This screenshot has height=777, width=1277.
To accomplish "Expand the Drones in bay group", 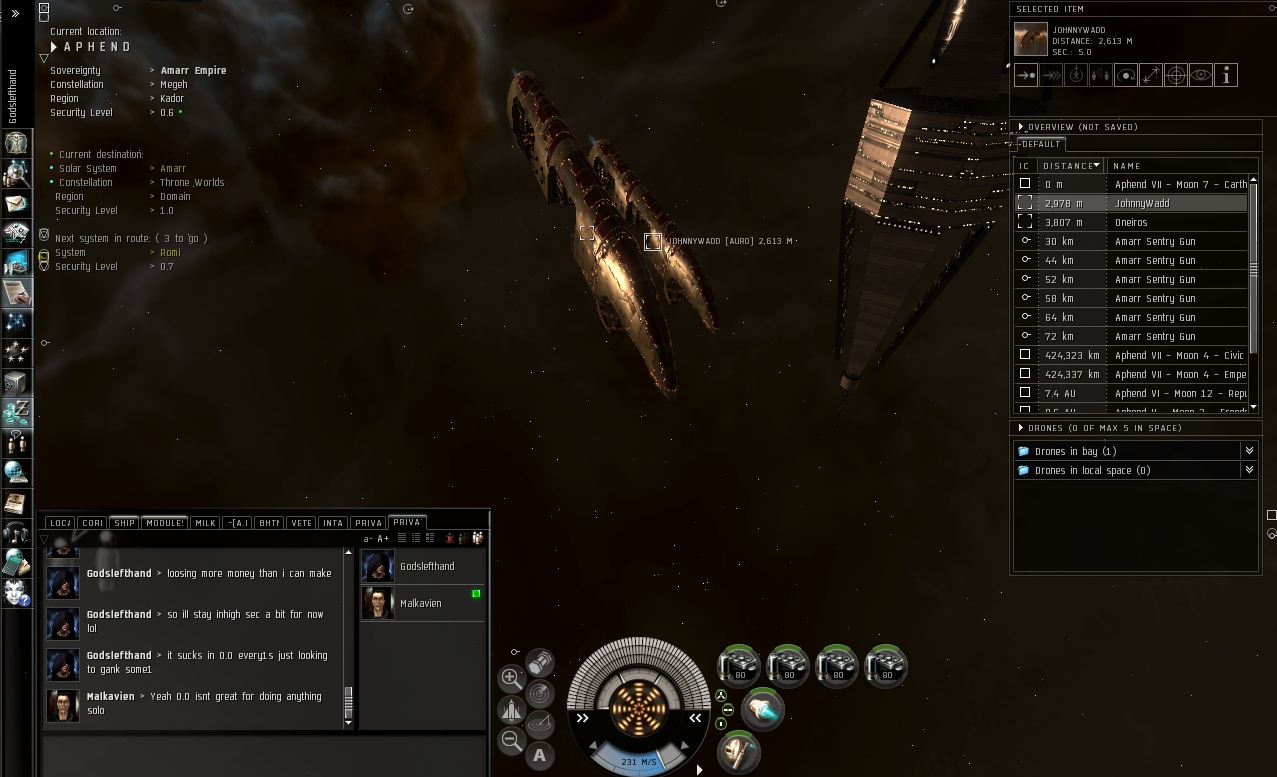I will click(x=1249, y=451).
